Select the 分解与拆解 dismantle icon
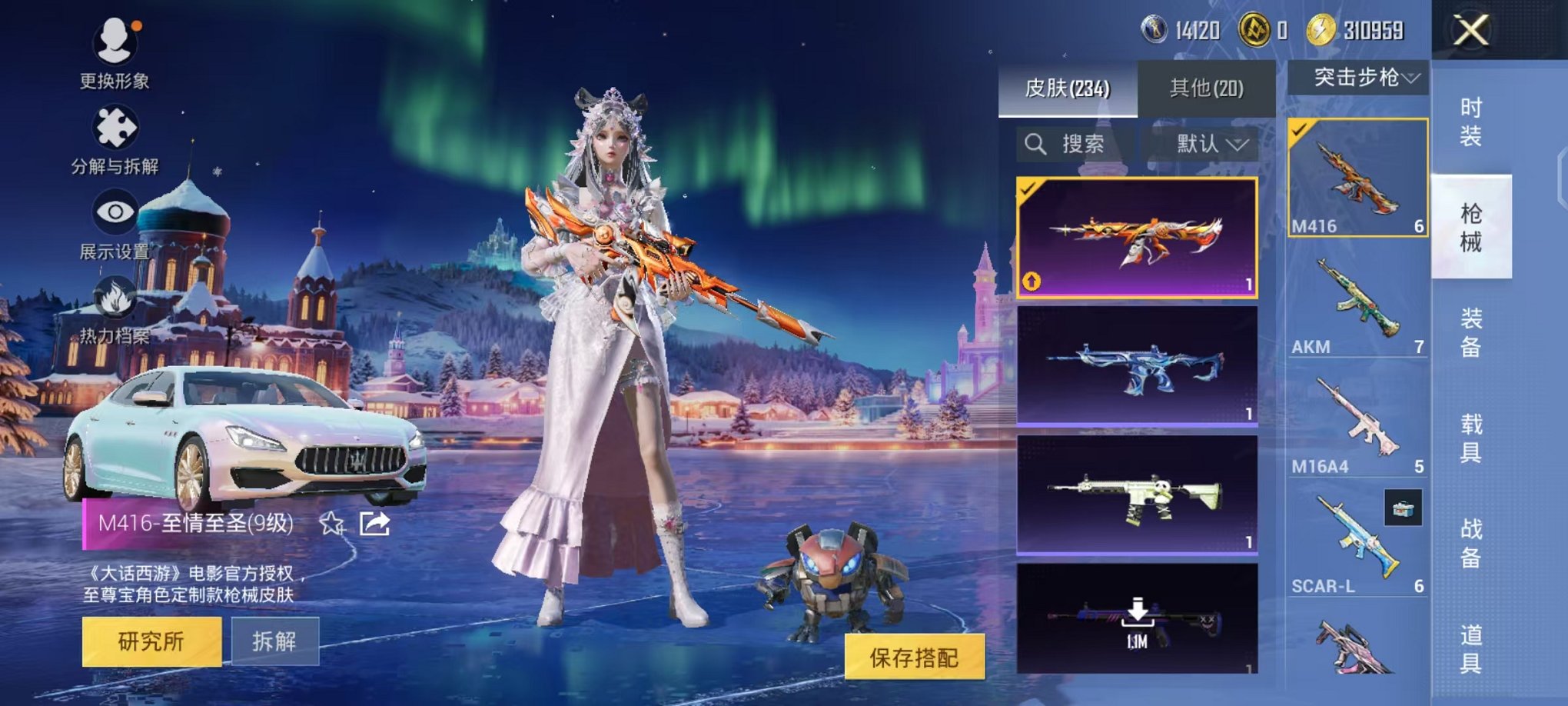 114,127
